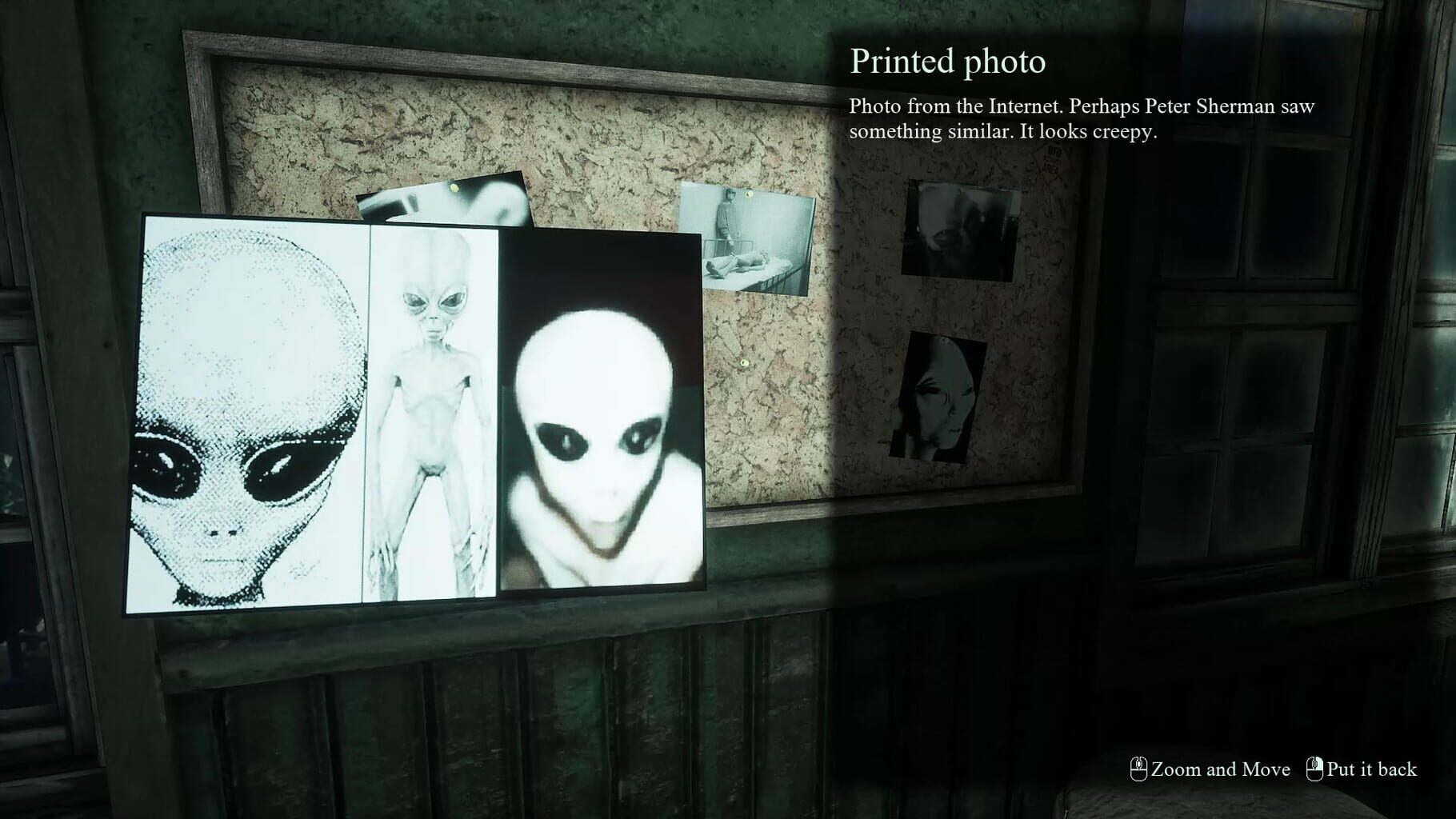Click the yellow pushpin holding the torn photo strip
The height and width of the screenshot is (819, 1456).
(453, 187)
